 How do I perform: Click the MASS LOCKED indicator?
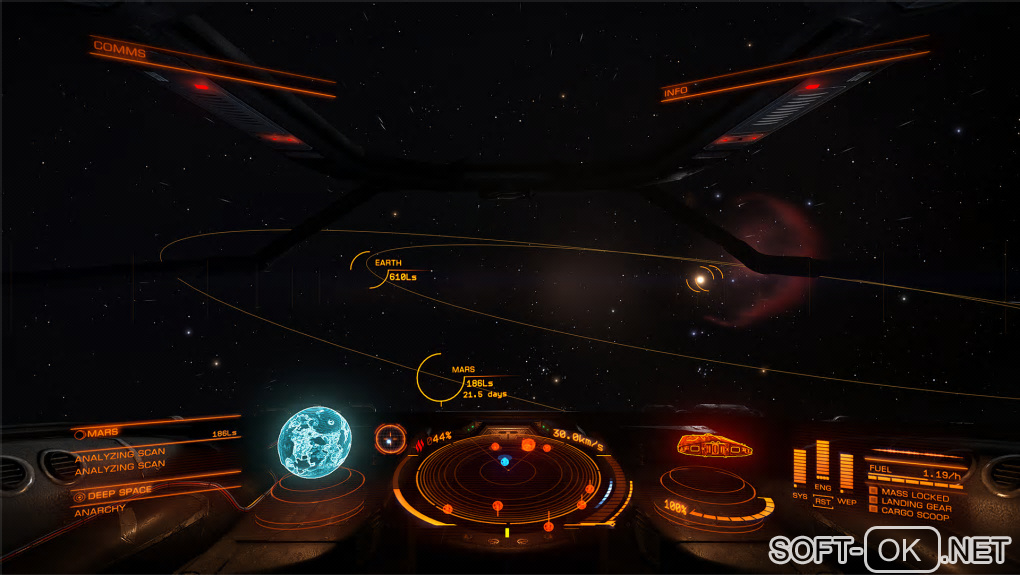(x=910, y=494)
